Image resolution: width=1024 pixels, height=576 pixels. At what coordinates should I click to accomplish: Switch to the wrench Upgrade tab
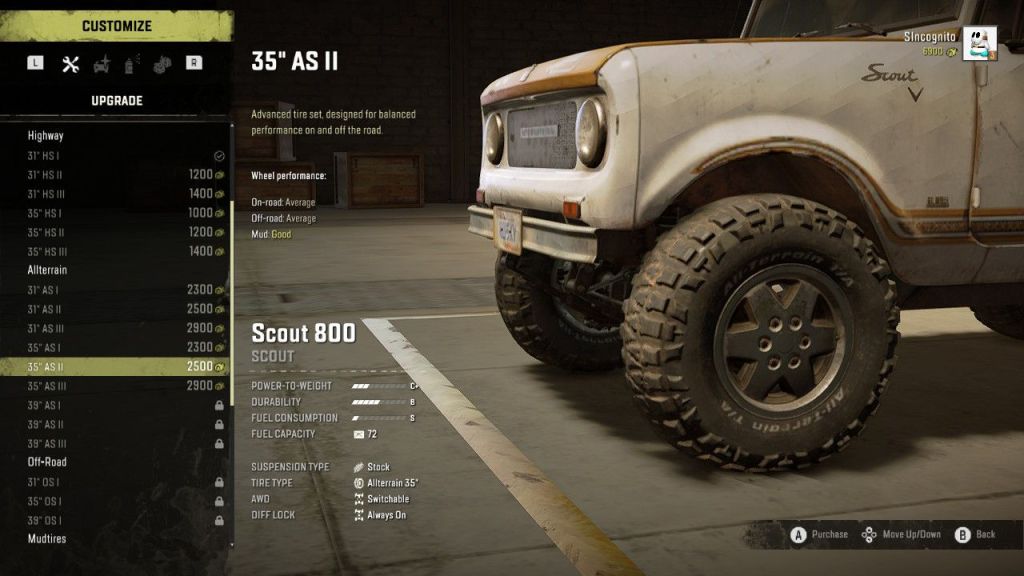click(70, 64)
